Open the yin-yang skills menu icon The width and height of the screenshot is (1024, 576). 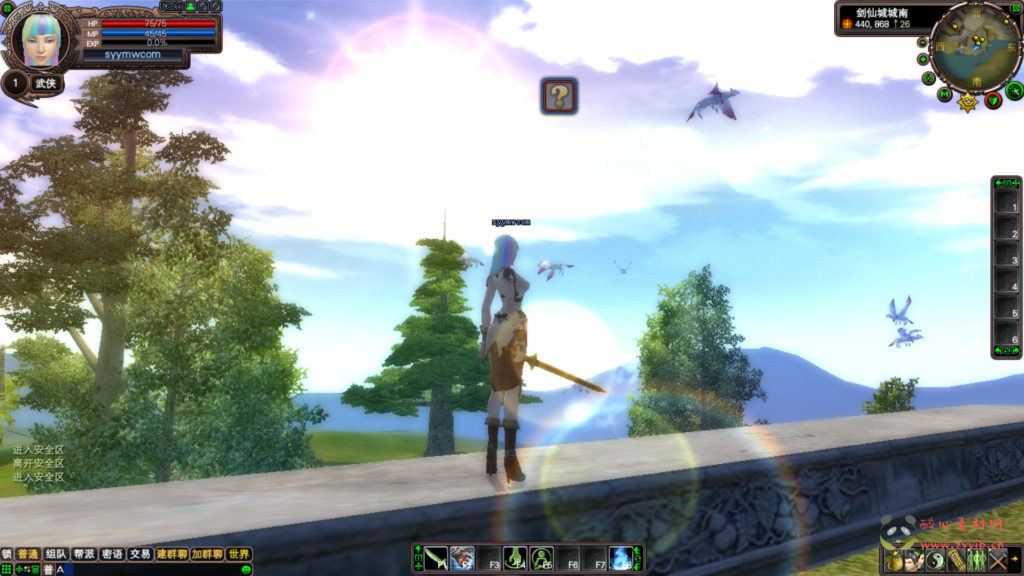935,561
